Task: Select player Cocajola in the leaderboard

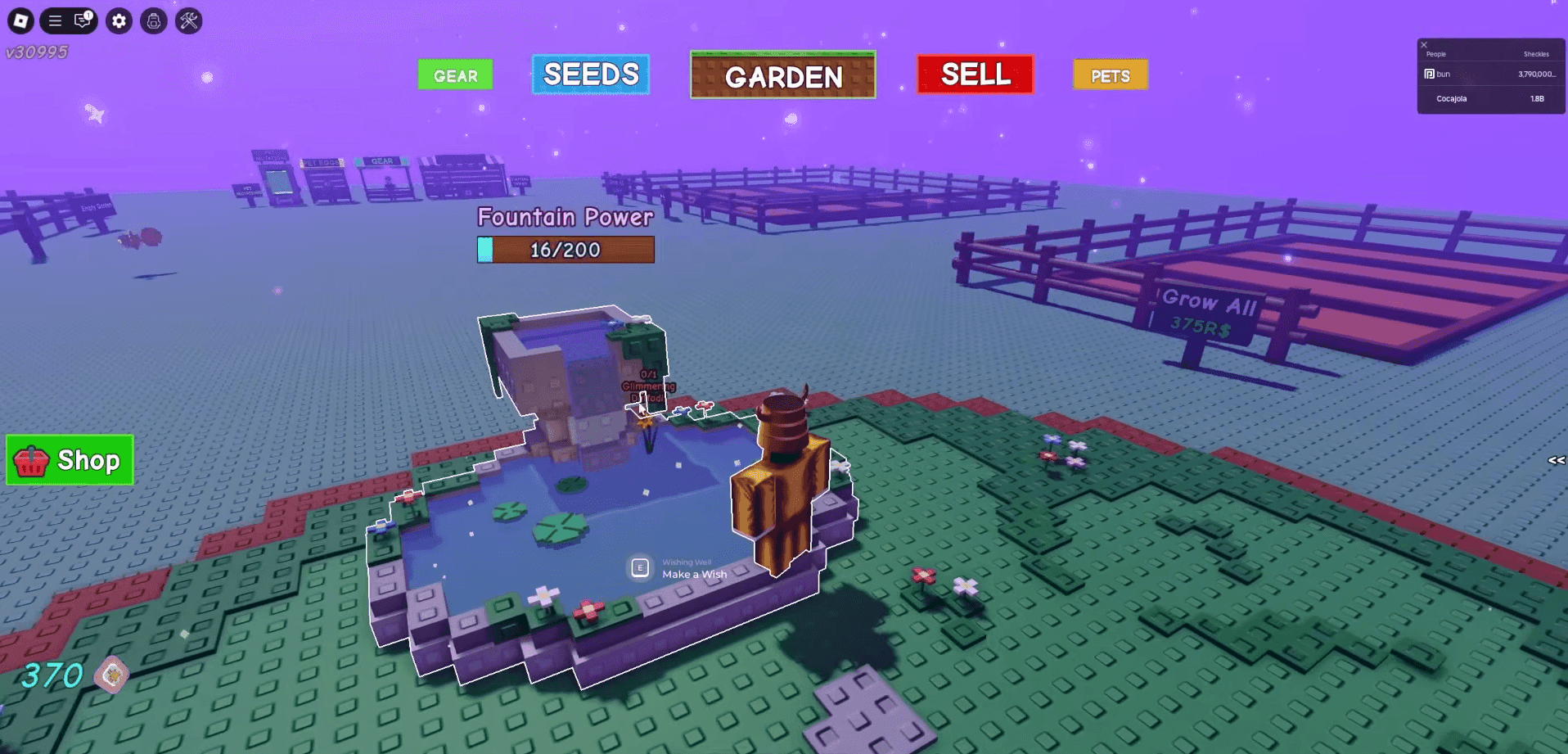Action: click(1451, 99)
